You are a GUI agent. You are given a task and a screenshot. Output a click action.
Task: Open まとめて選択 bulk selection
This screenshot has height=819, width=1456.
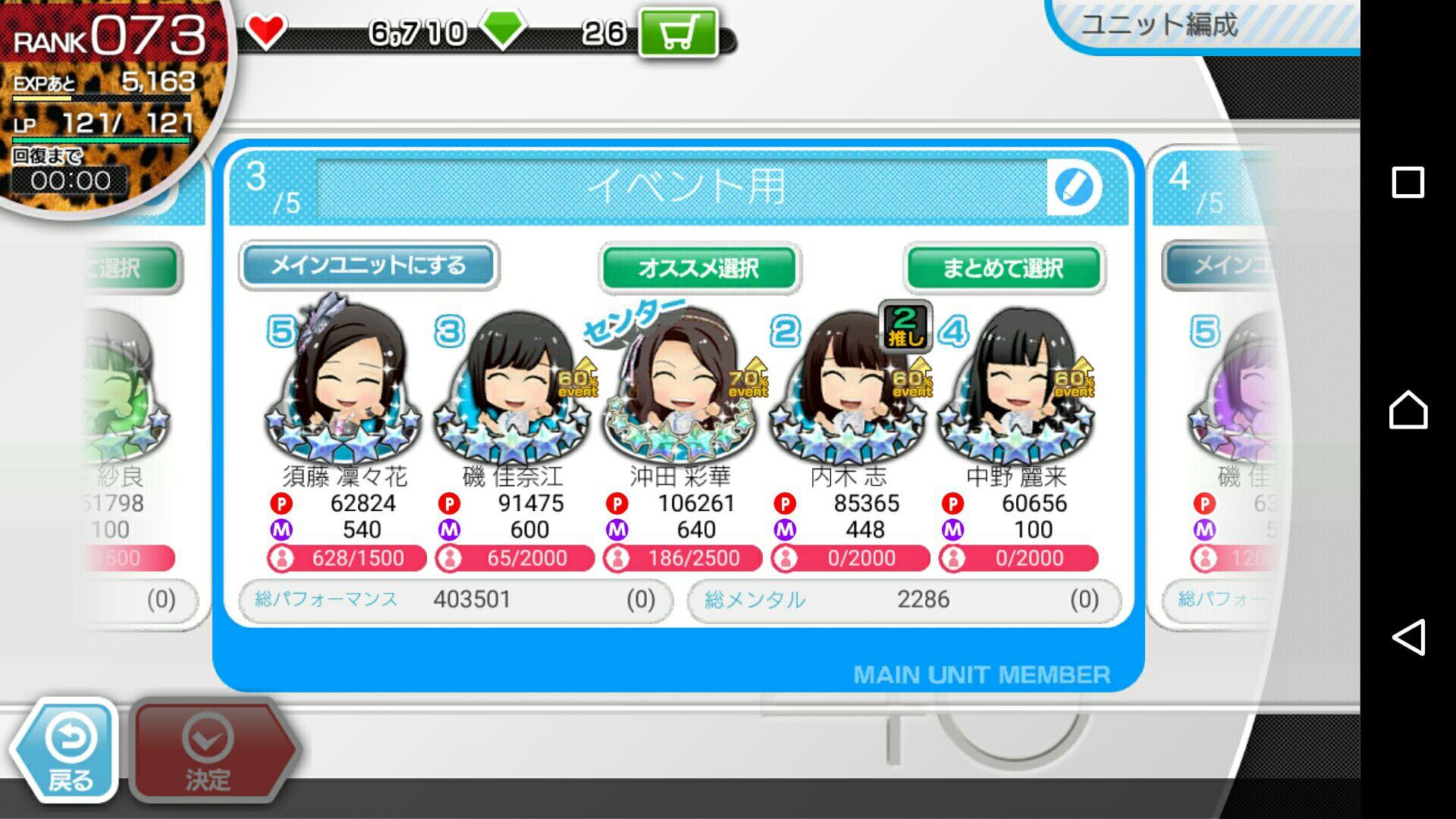[x=1003, y=268]
